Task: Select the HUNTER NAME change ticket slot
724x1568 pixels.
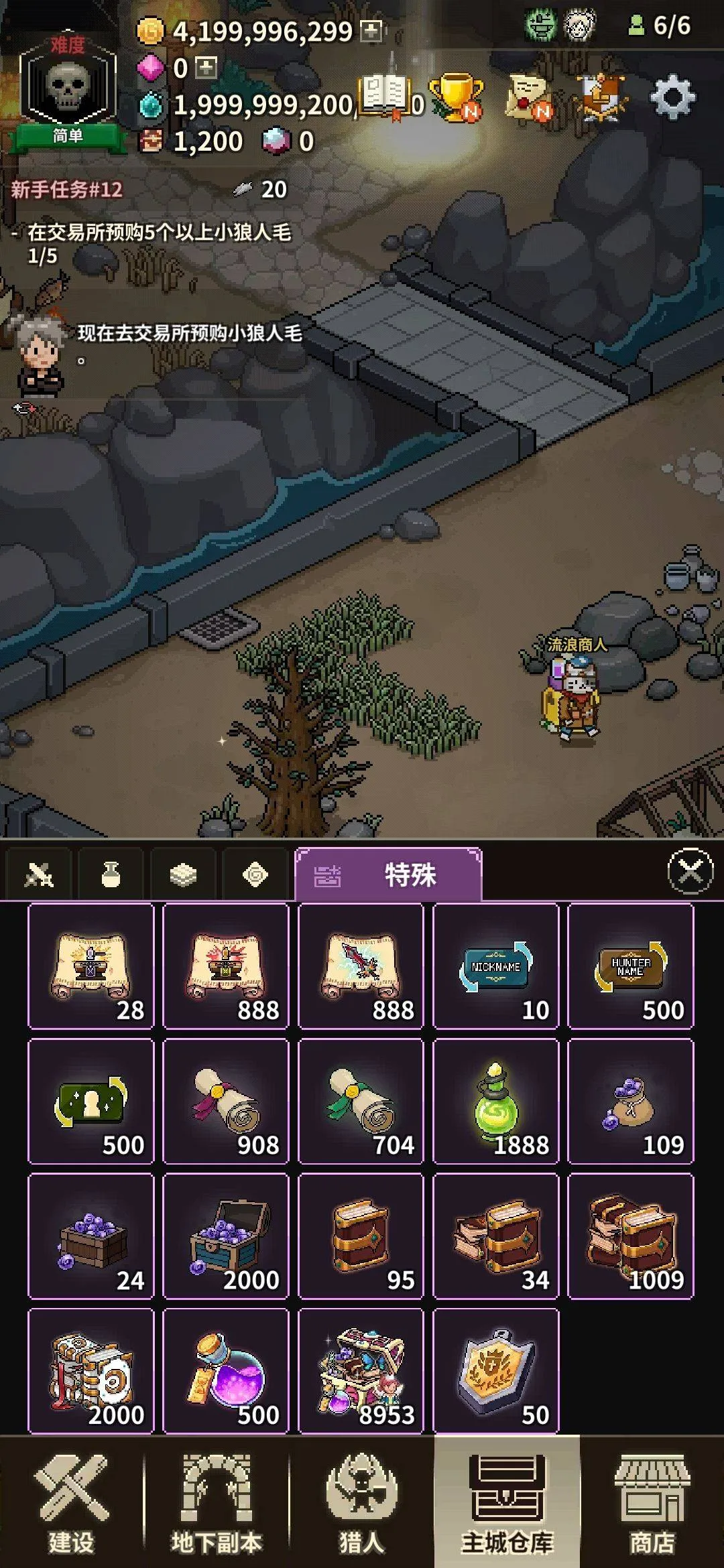Action: pos(630,966)
